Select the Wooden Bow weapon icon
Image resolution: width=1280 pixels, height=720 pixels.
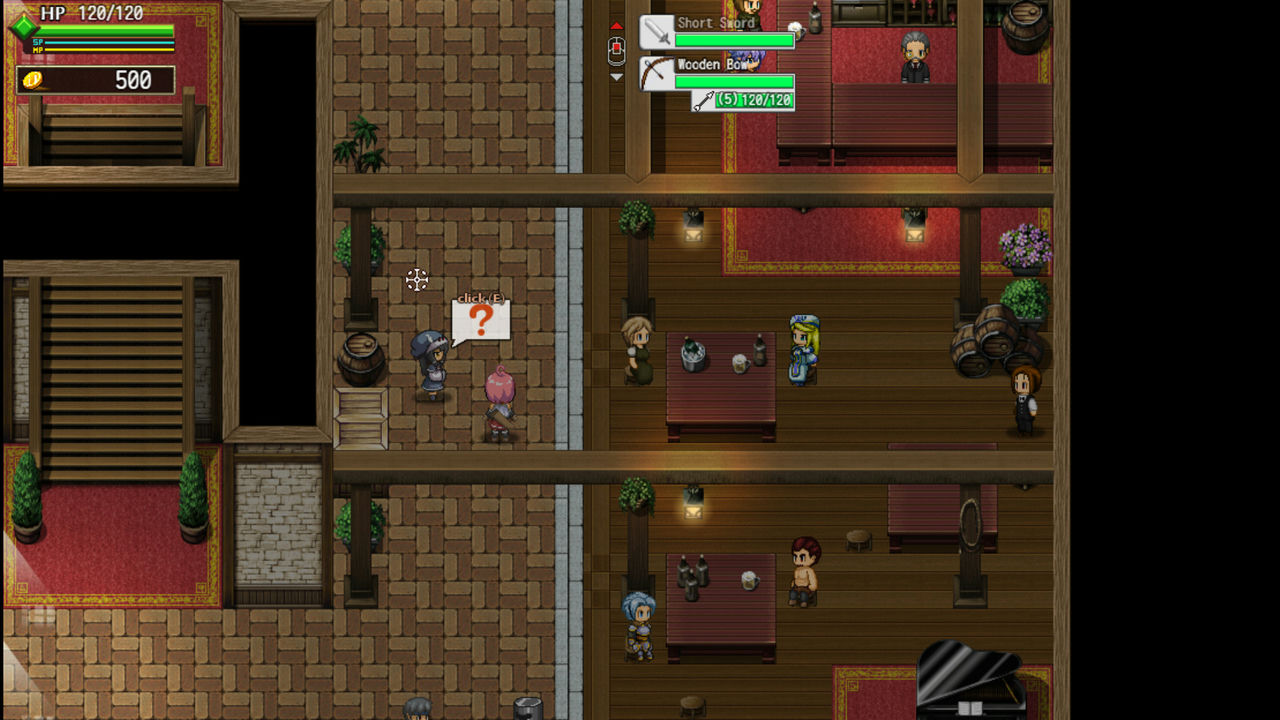click(x=656, y=72)
